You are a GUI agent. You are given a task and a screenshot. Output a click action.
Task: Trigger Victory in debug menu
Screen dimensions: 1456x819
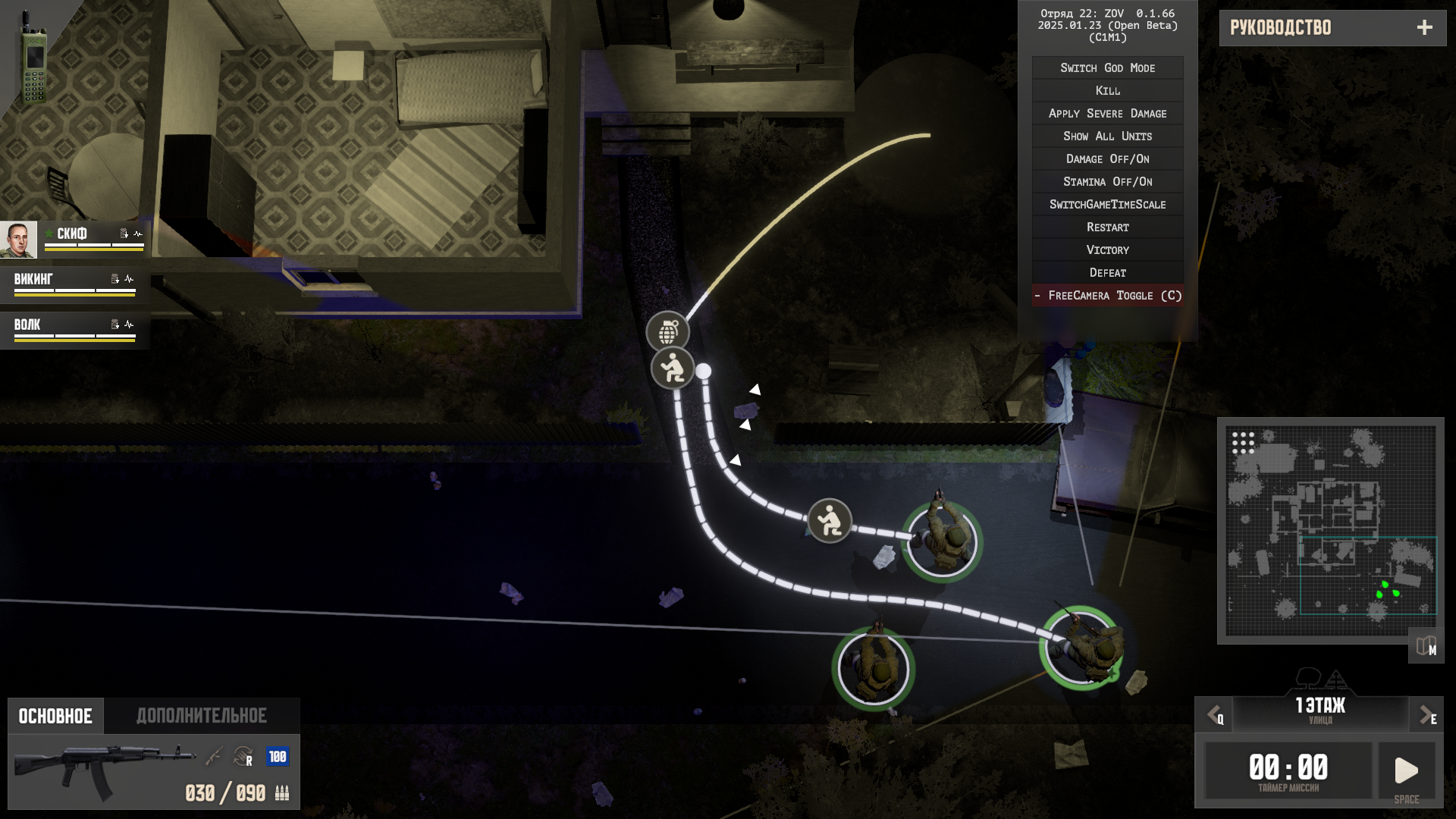(x=1107, y=250)
